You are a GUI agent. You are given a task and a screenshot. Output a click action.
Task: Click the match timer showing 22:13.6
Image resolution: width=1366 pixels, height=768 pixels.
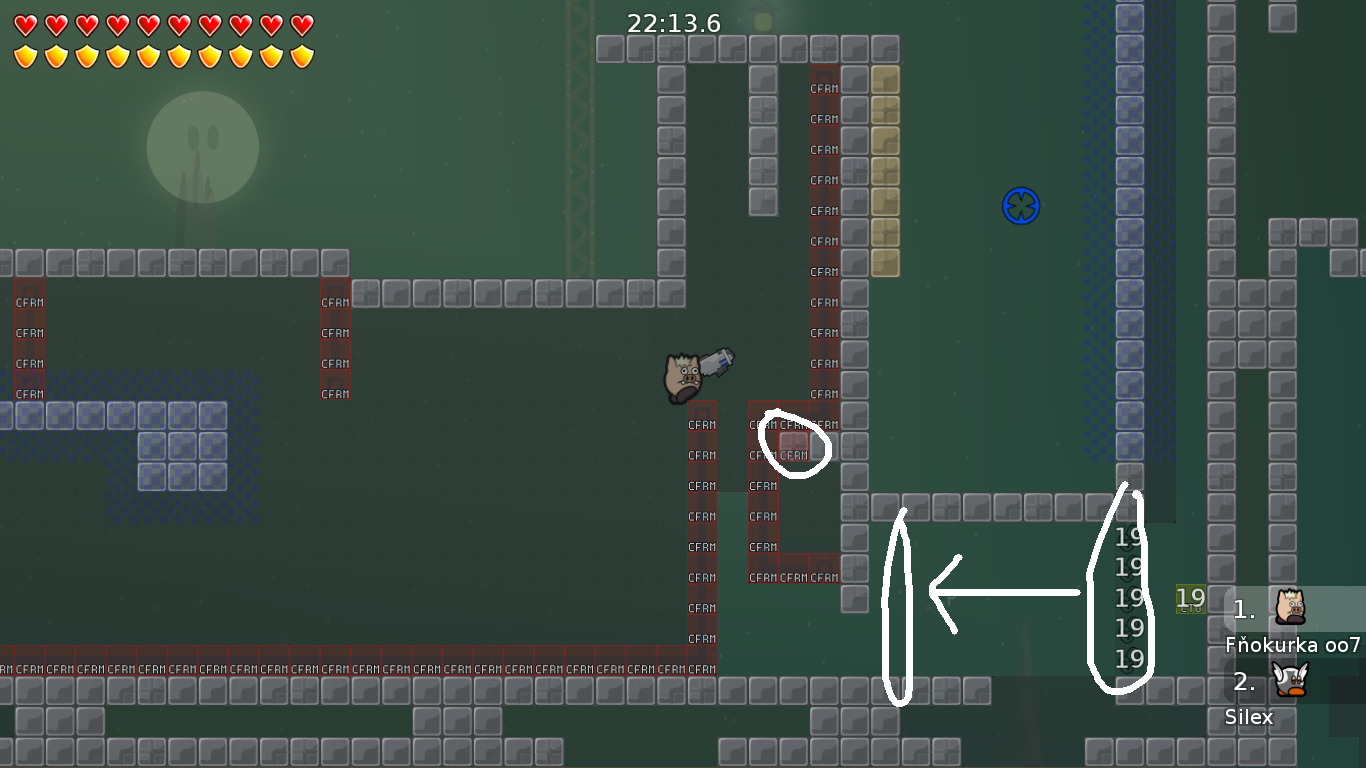[672, 24]
